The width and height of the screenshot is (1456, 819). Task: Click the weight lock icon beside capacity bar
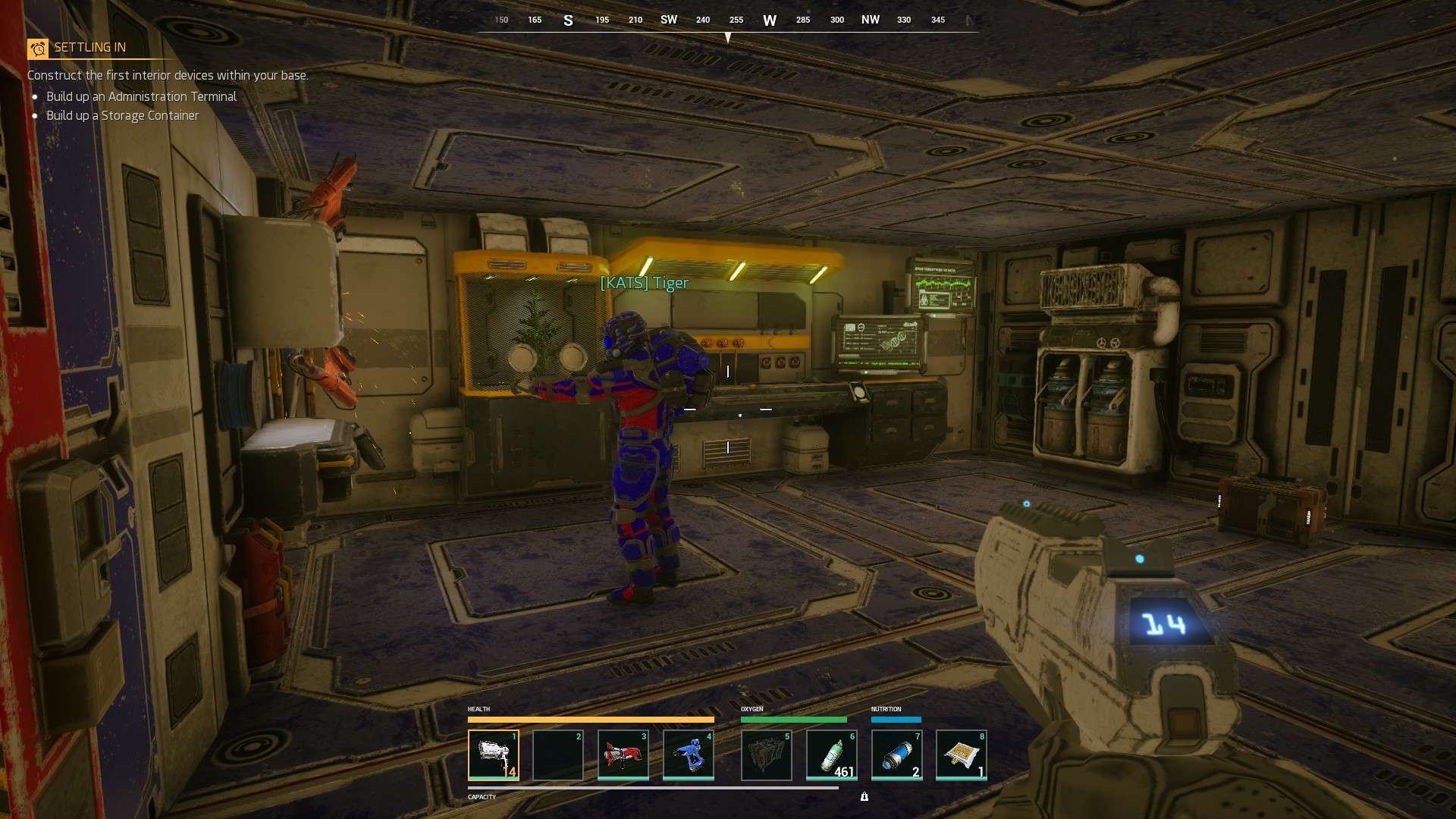pyautogui.click(x=864, y=796)
